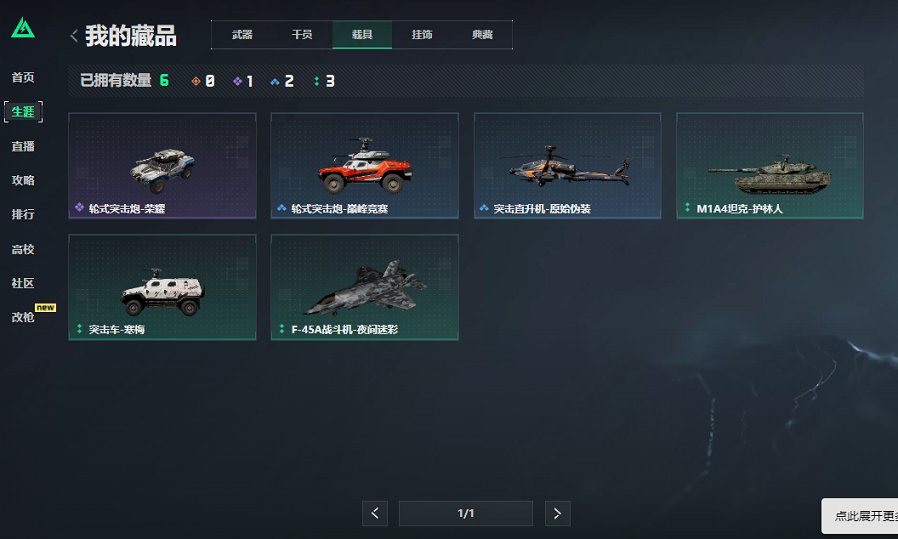Open the 排行 rankings page
This screenshot has height=539, width=898.
[23, 214]
